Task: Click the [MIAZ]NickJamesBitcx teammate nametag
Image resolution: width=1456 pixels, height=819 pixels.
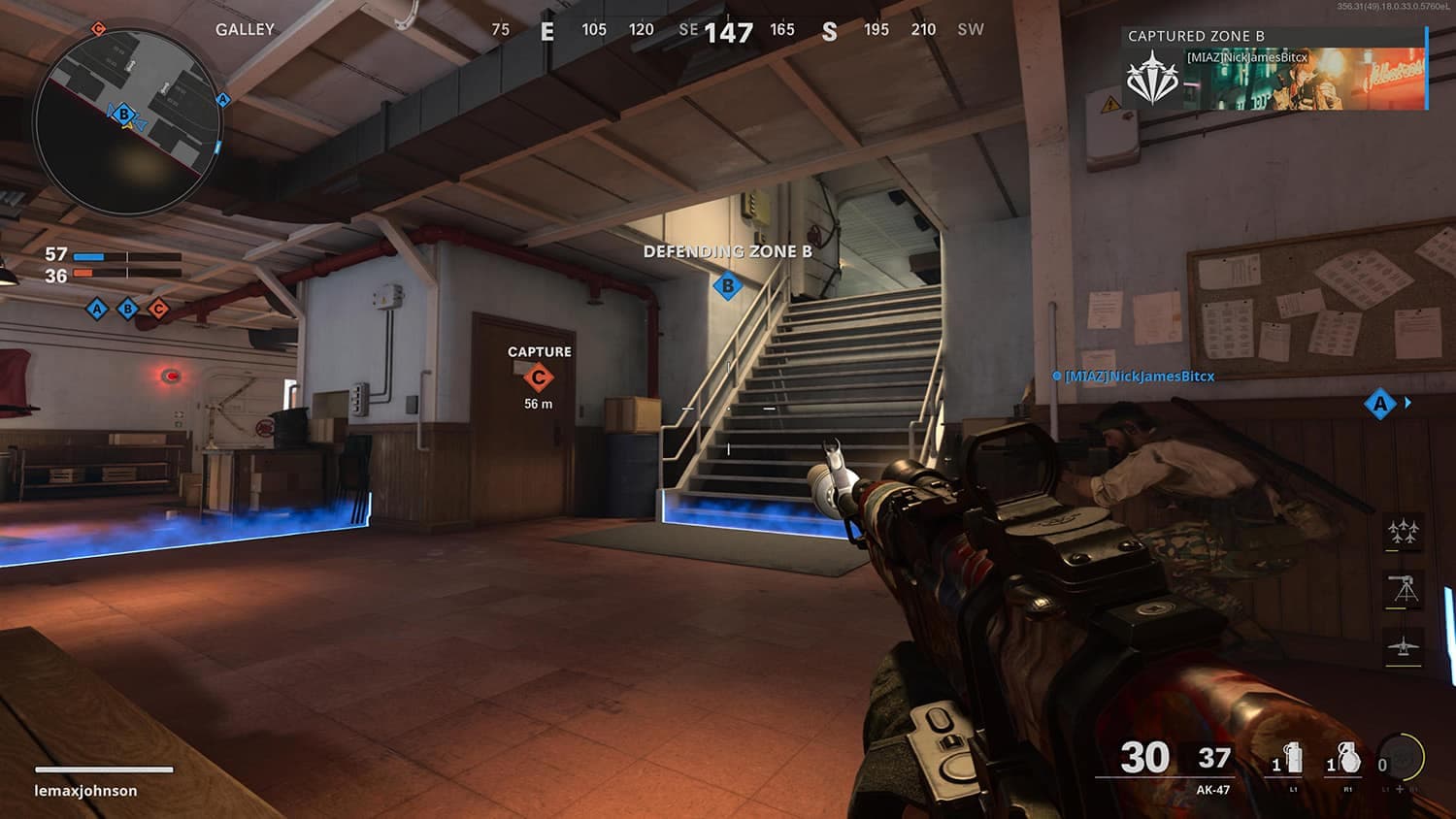Action: 1139,377
